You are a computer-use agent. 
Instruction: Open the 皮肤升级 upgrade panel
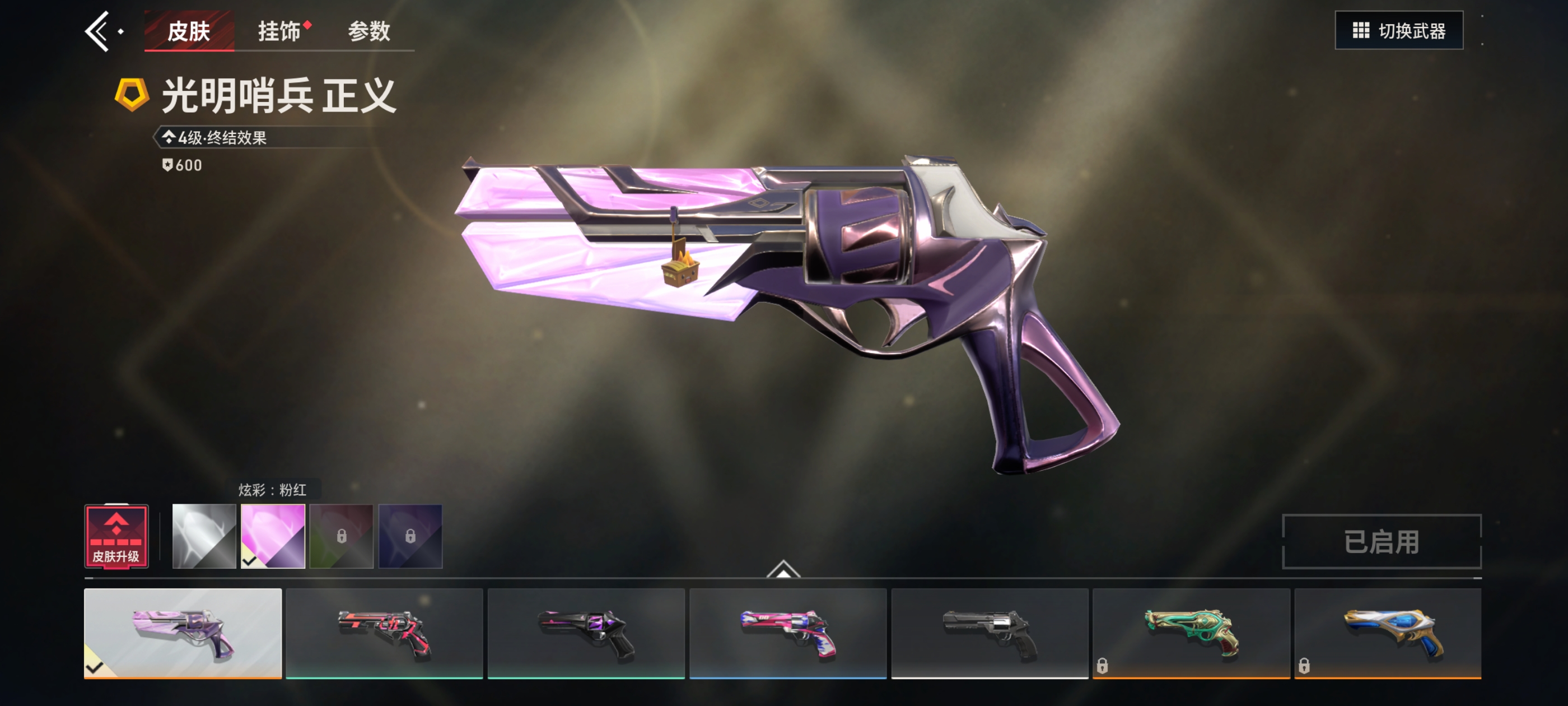pos(116,537)
